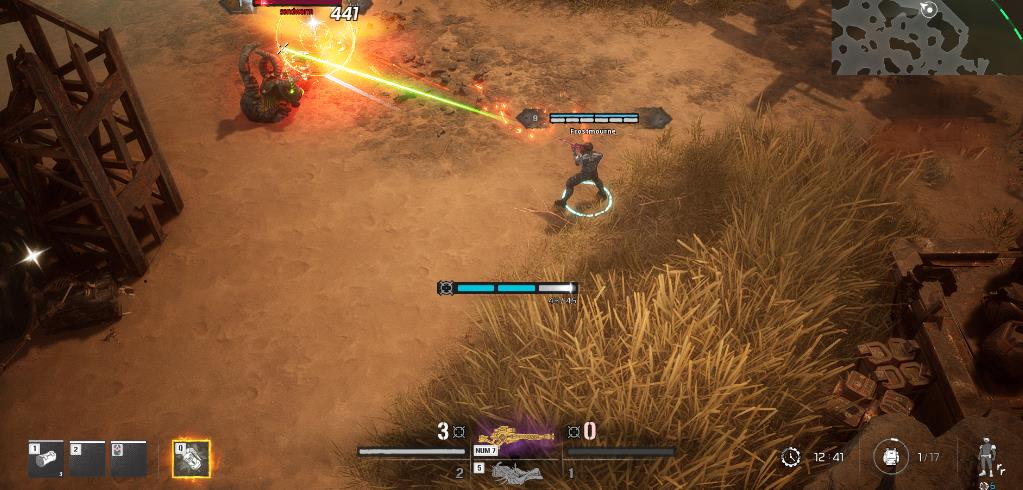Activate the glowing Q ability icon
This screenshot has width=1023, height=490.
[191, 458]
